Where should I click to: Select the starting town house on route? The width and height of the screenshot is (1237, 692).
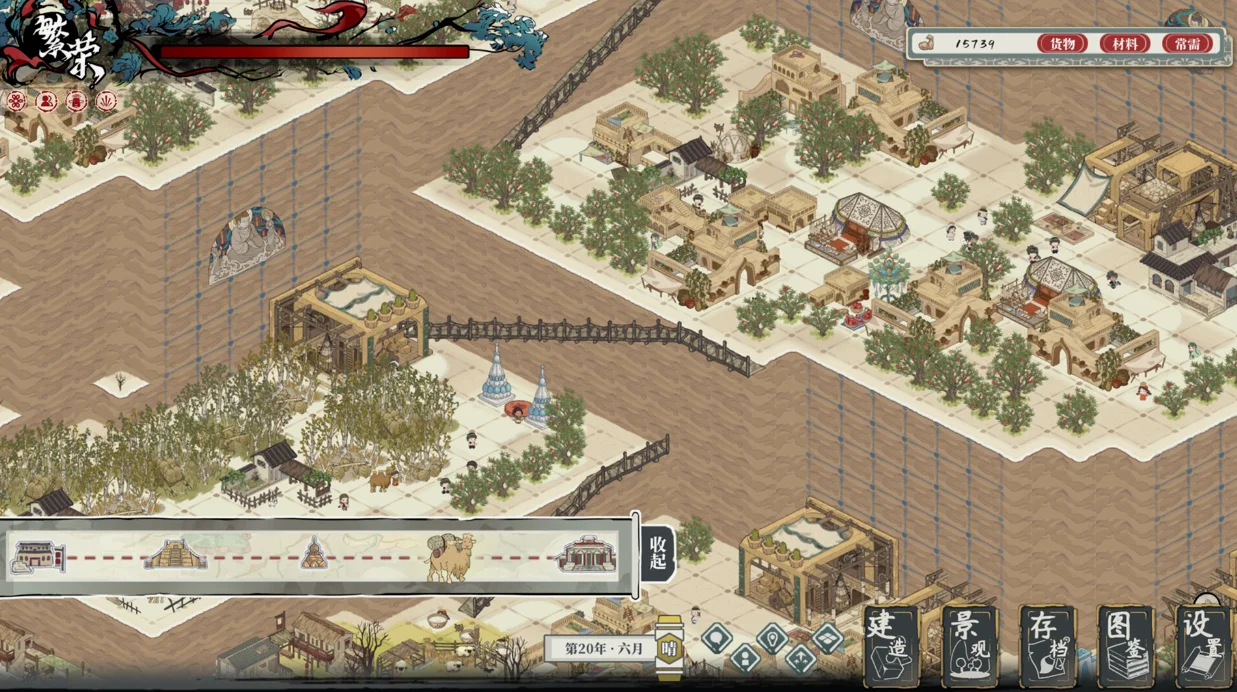[37, 556]
